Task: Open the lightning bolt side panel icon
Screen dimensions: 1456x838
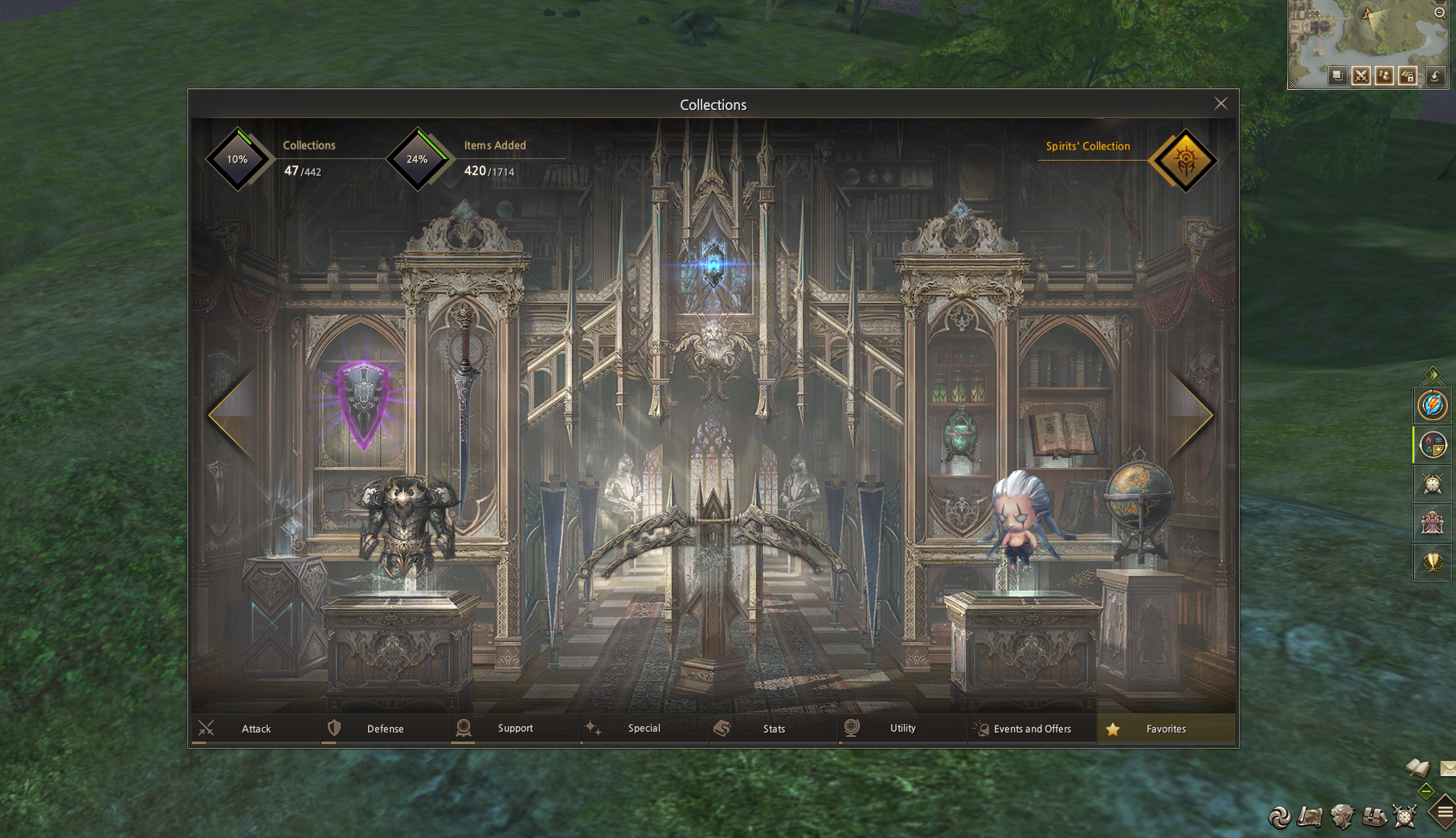Action: click(x=1432, y=405)
